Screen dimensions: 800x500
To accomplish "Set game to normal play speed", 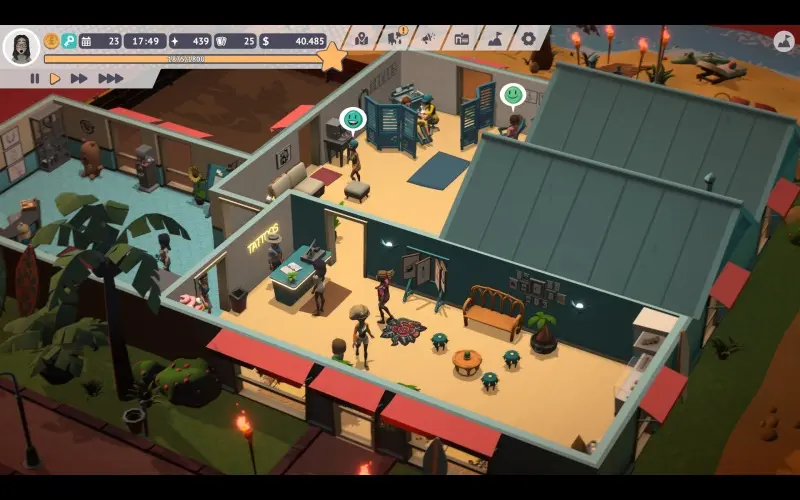I will [55, 78].
